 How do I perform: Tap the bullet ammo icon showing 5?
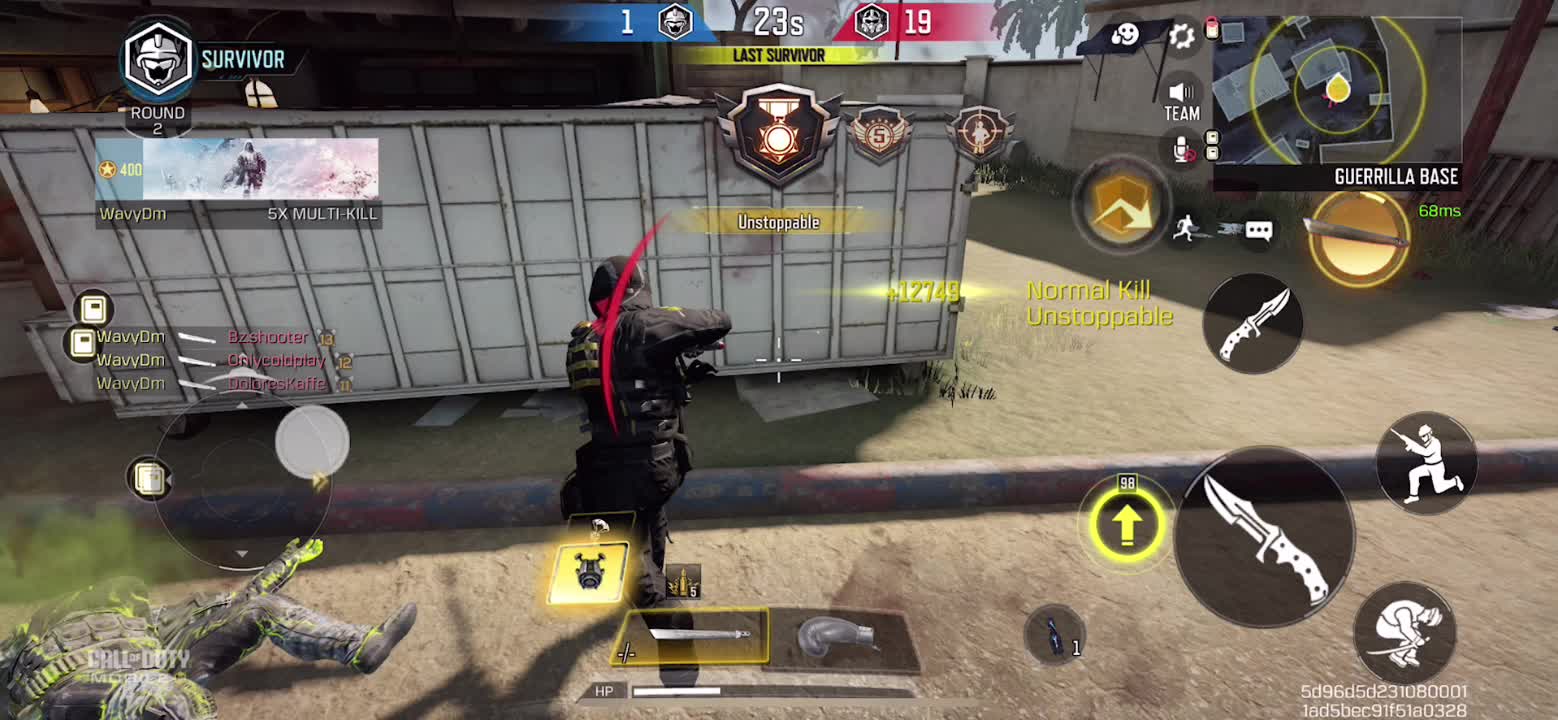pos(684,580)
